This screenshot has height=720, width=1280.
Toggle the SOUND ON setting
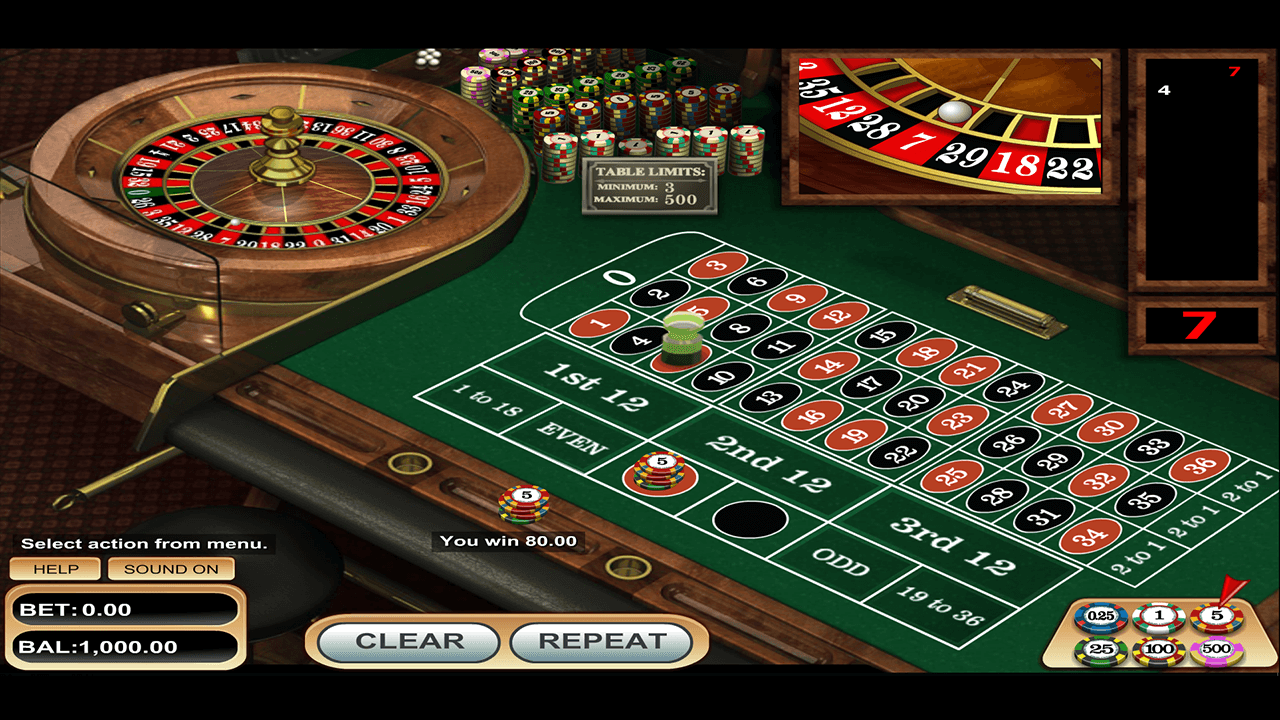coord(170,568)
